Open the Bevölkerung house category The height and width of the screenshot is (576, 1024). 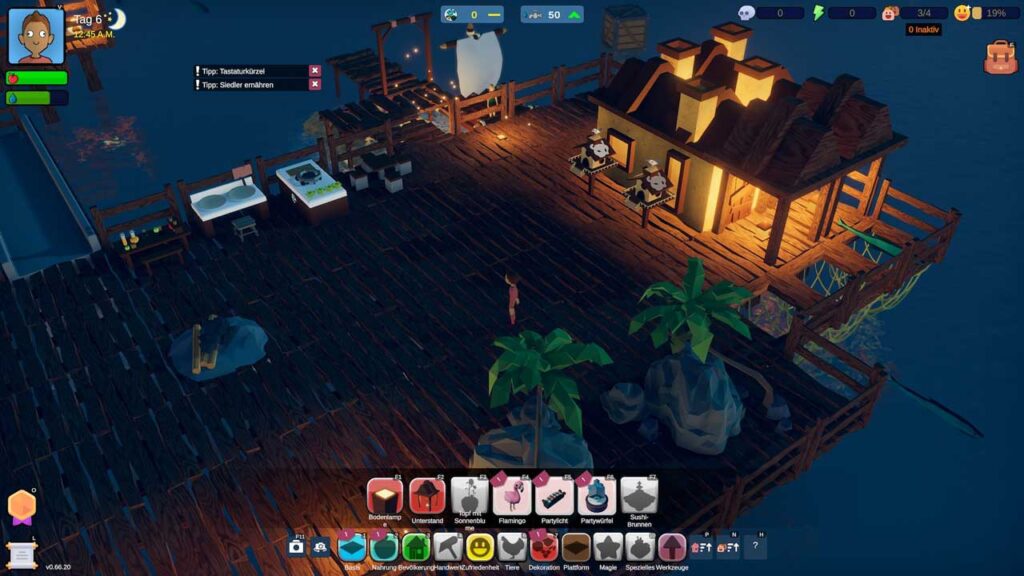416,547
